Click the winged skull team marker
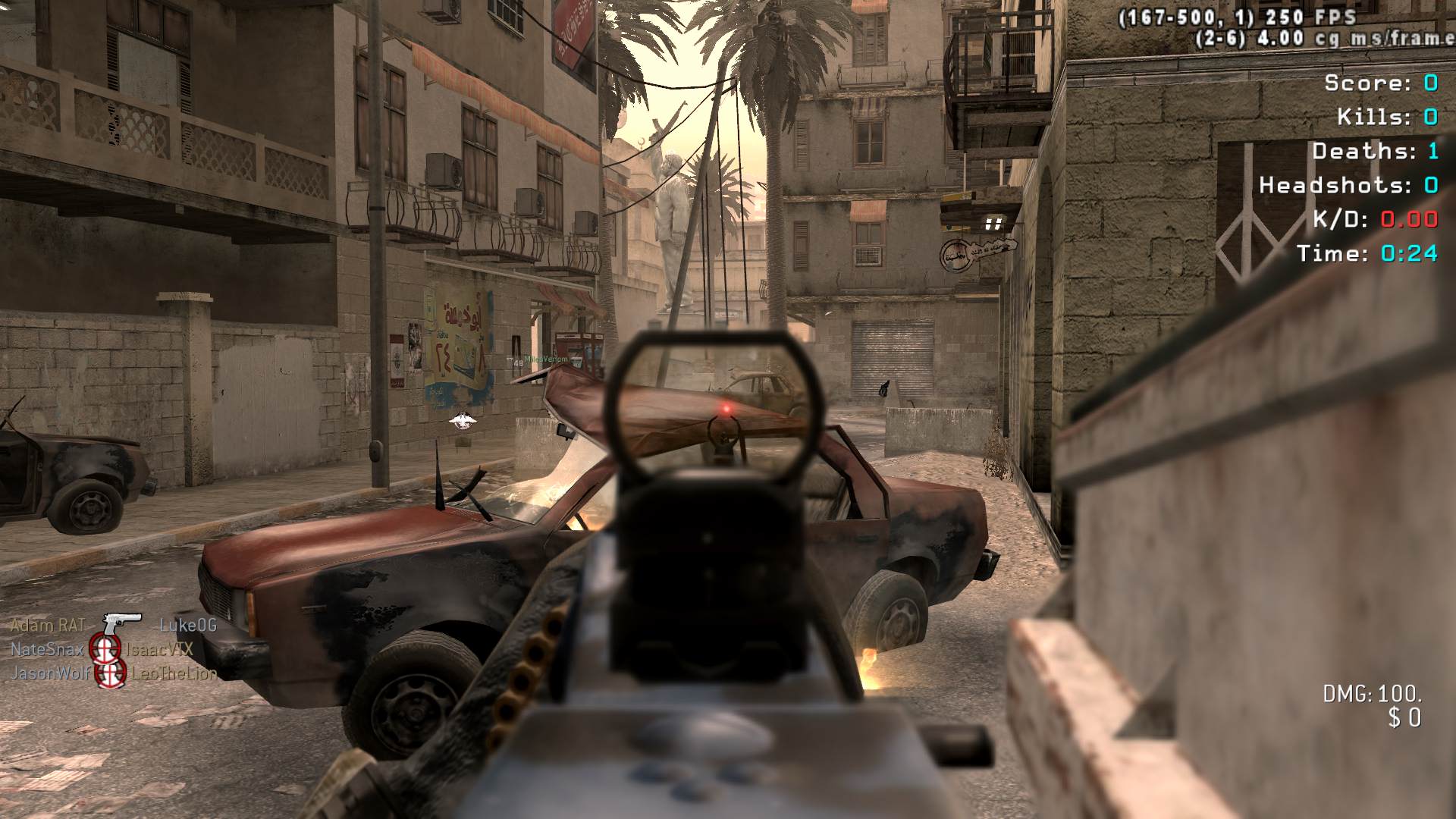This screenshot has width=1456, height=819. [461, 420]
